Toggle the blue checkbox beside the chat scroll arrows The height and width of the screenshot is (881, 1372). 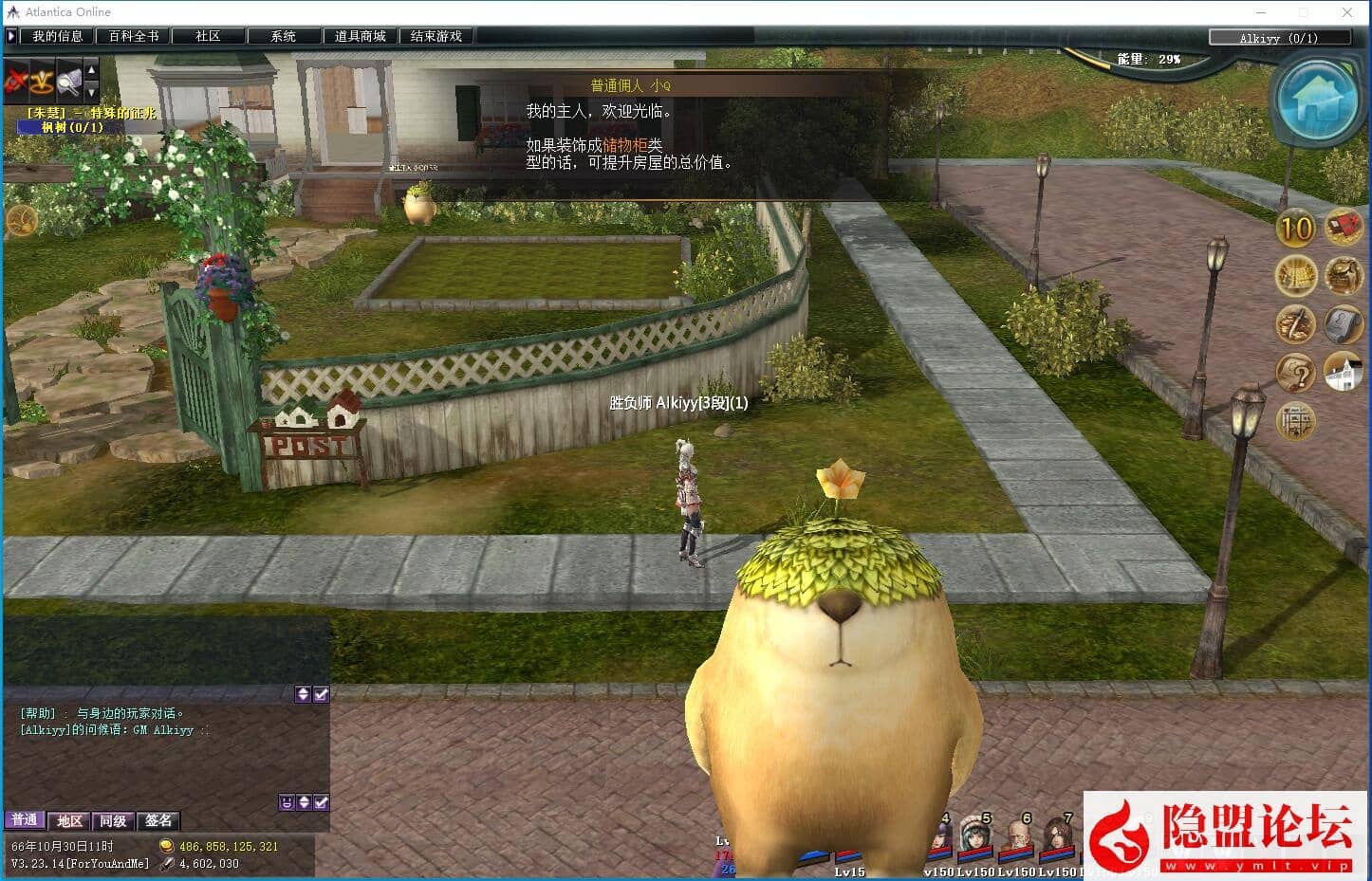click(322, 693)
